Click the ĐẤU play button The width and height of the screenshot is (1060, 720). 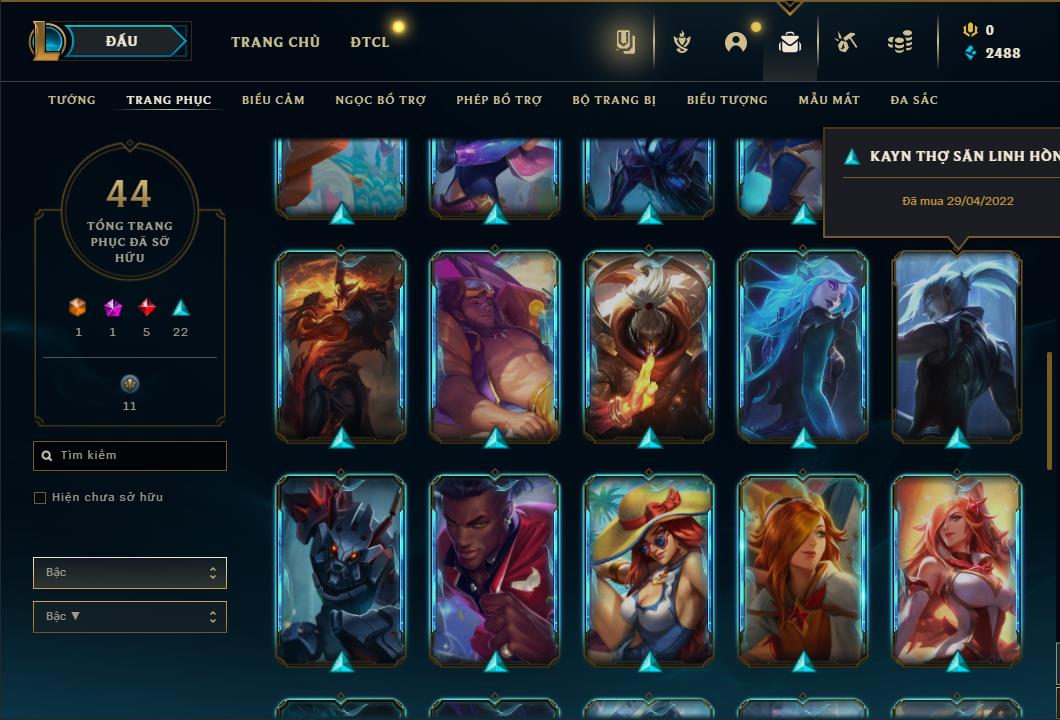click(x=121, y=41)
